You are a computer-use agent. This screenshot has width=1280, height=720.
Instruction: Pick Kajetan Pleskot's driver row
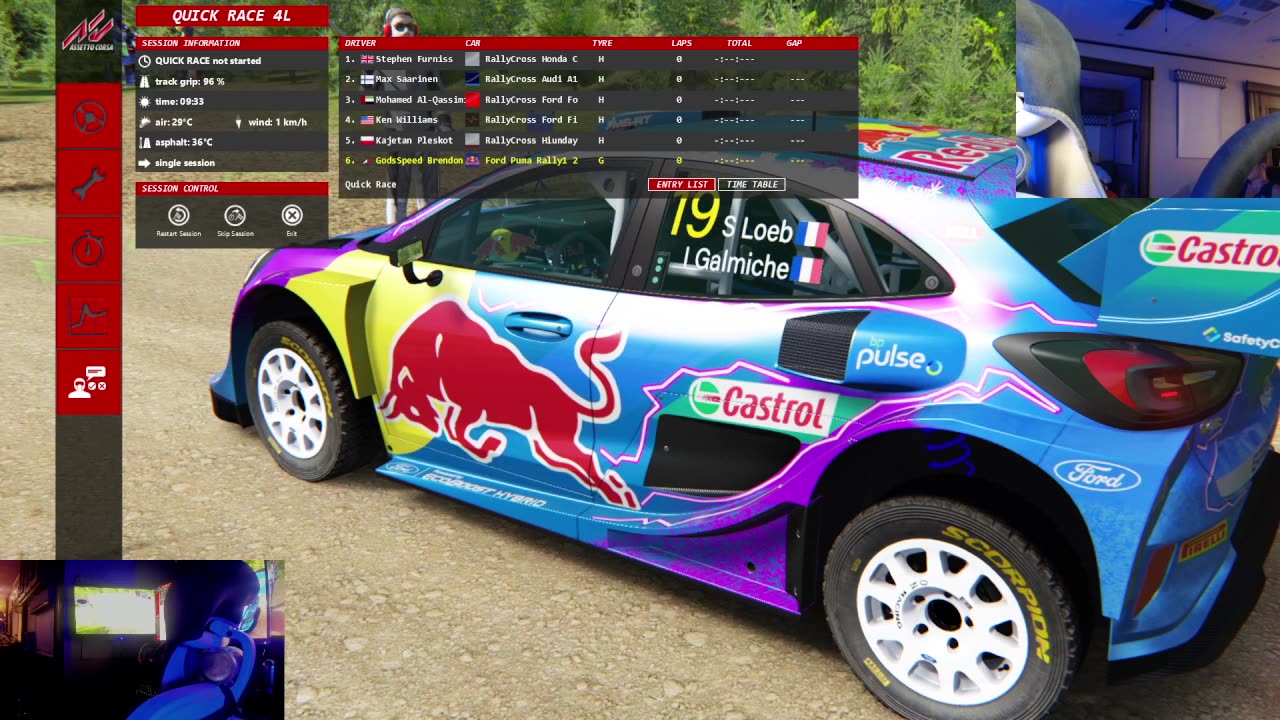click(x=414, y=140)
